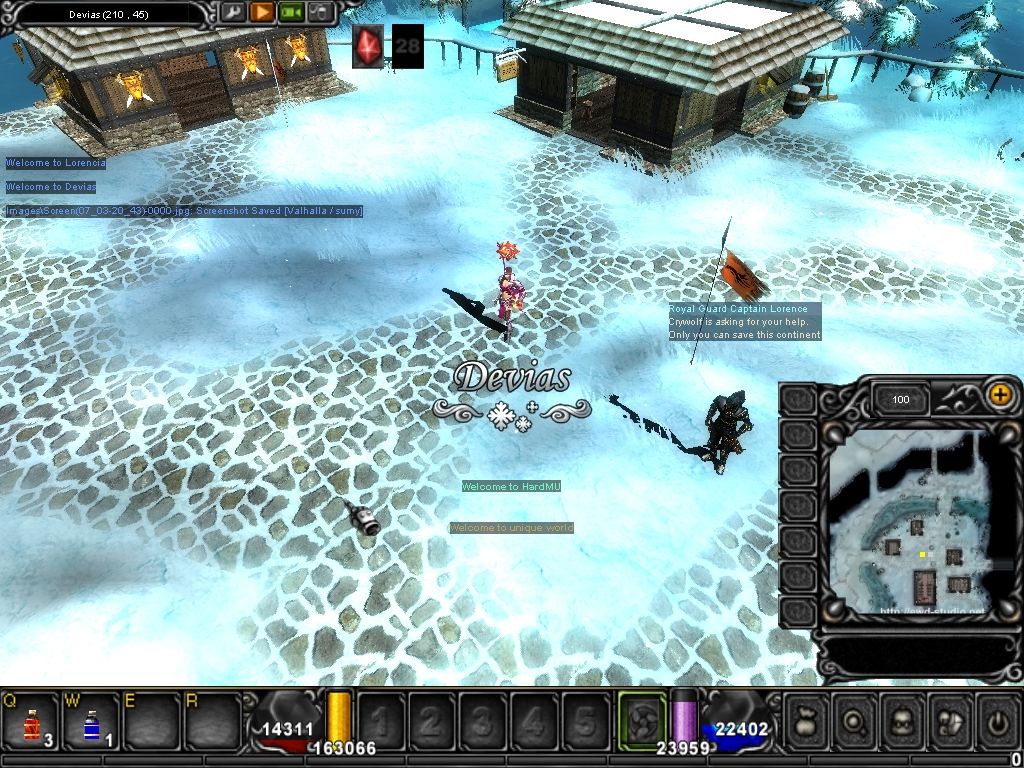
Task: Zoom the minimap with the yellow plus
Action: coord(999,394)
